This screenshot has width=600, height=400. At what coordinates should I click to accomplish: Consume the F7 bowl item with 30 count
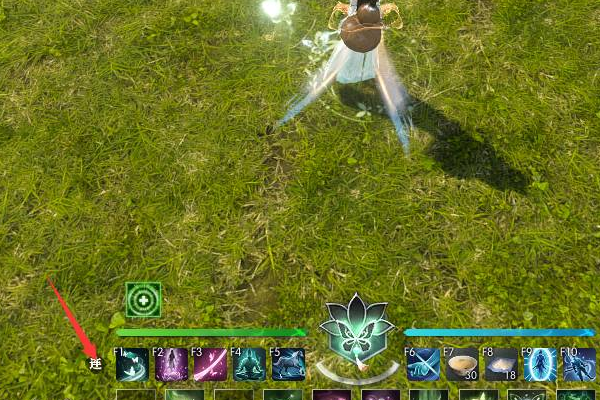point(462,364)
